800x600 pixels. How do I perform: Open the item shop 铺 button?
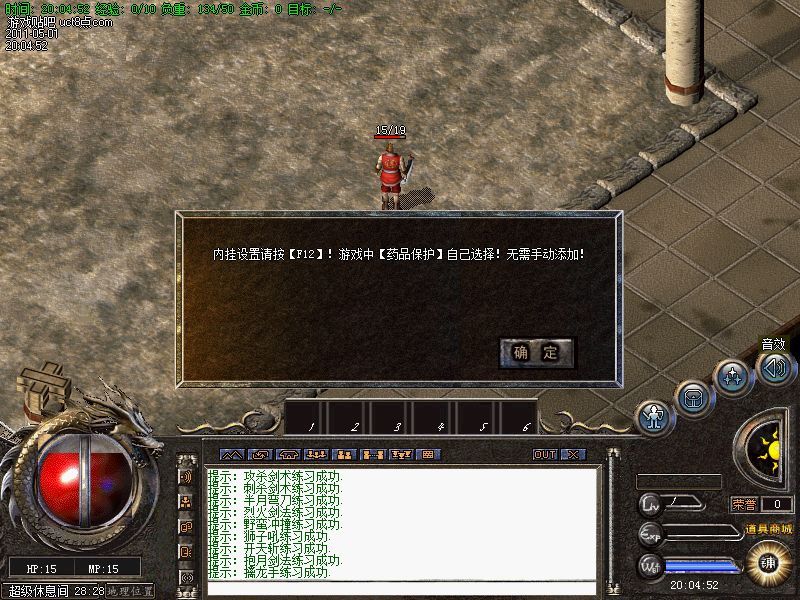pos(768,562)
